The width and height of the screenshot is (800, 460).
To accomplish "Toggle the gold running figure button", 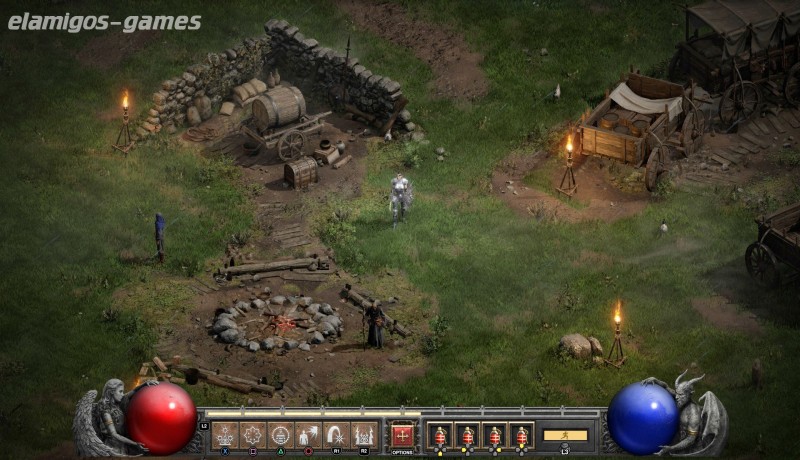I will click(x=565, y=435).
